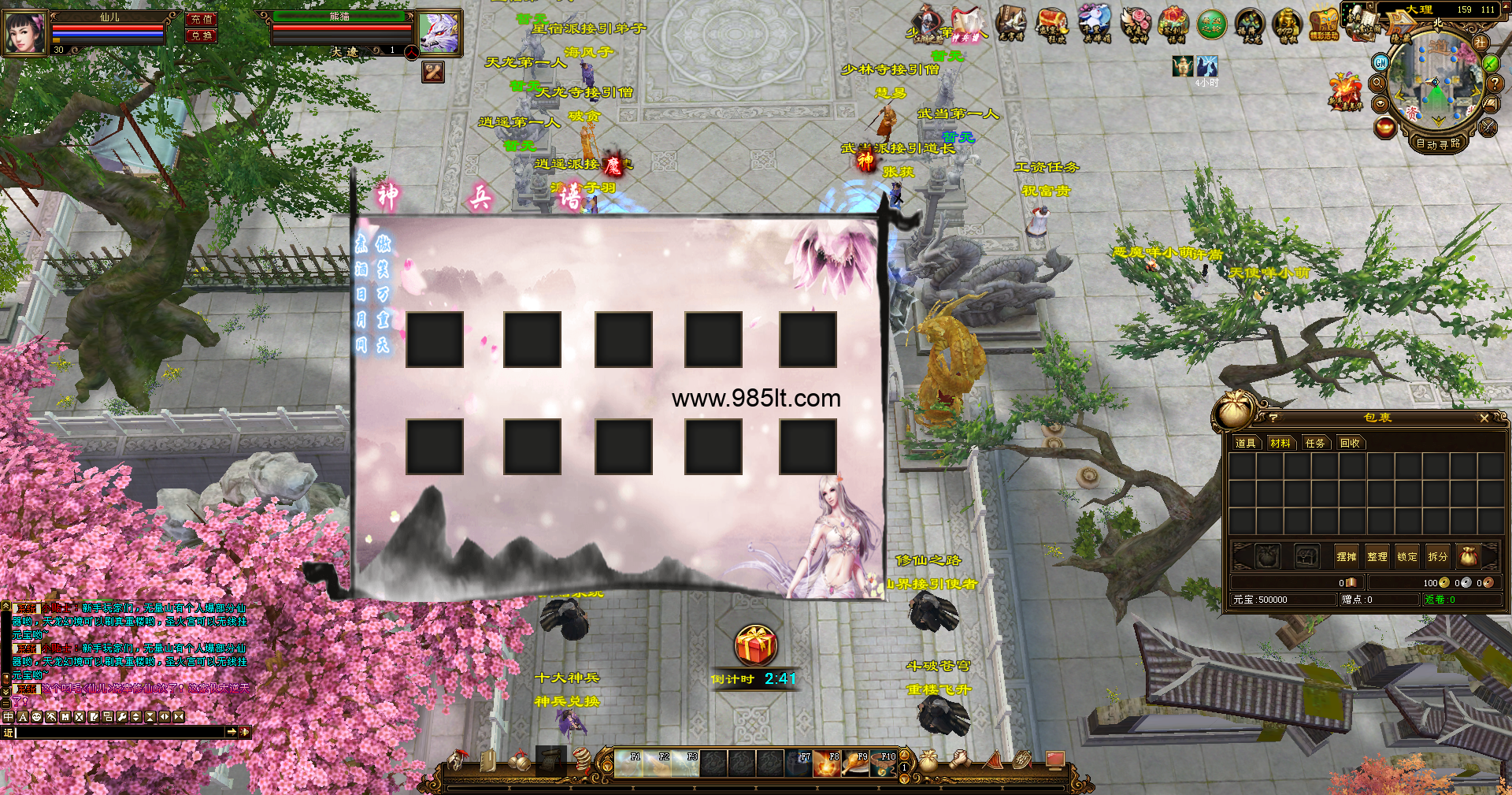Open the 精彩活动 treasure chest events icon
Viewport: 1512px width, 795px height.
pos(1325,24)
